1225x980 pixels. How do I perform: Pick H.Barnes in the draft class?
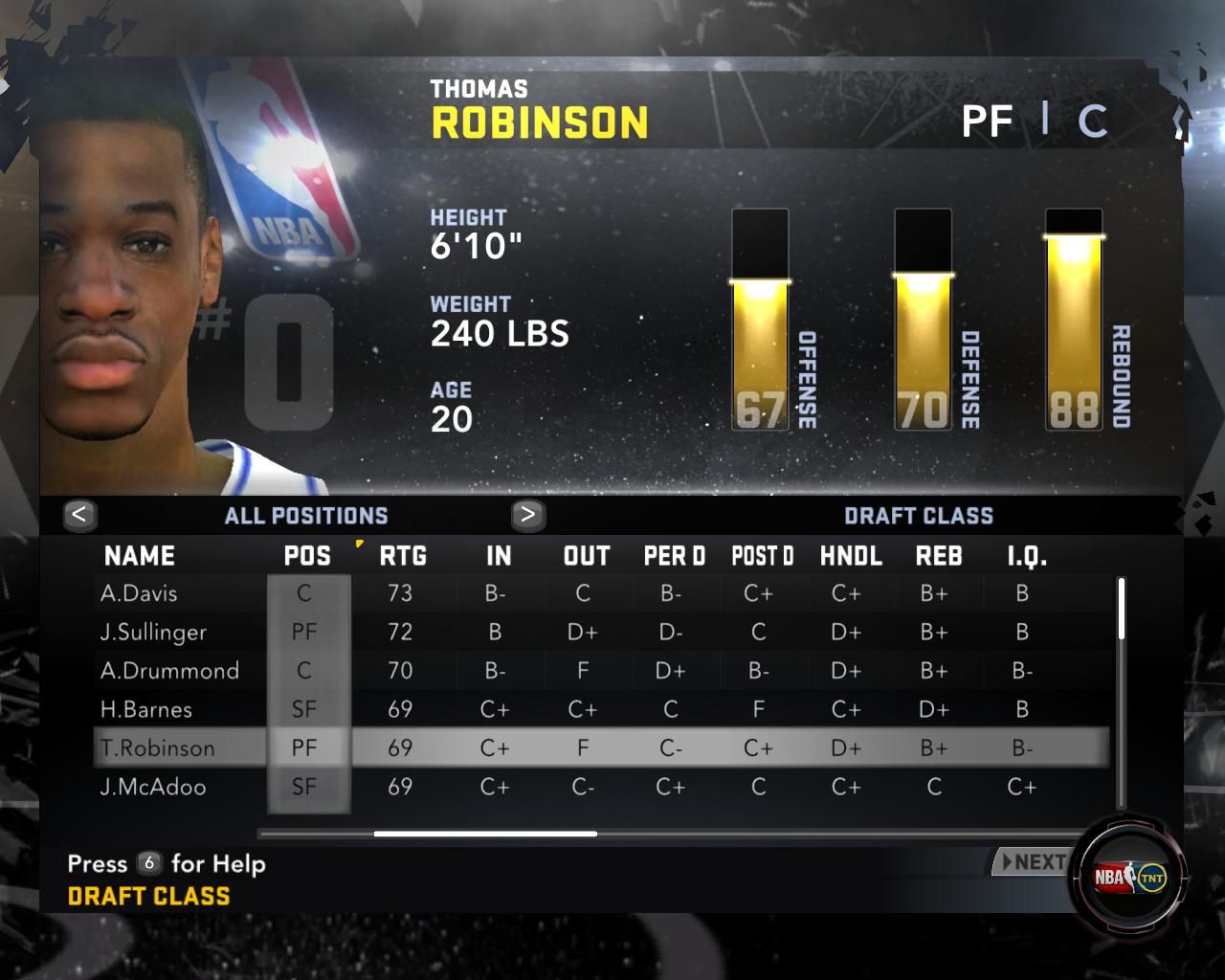pyautogui.click(x=146, y=709)
